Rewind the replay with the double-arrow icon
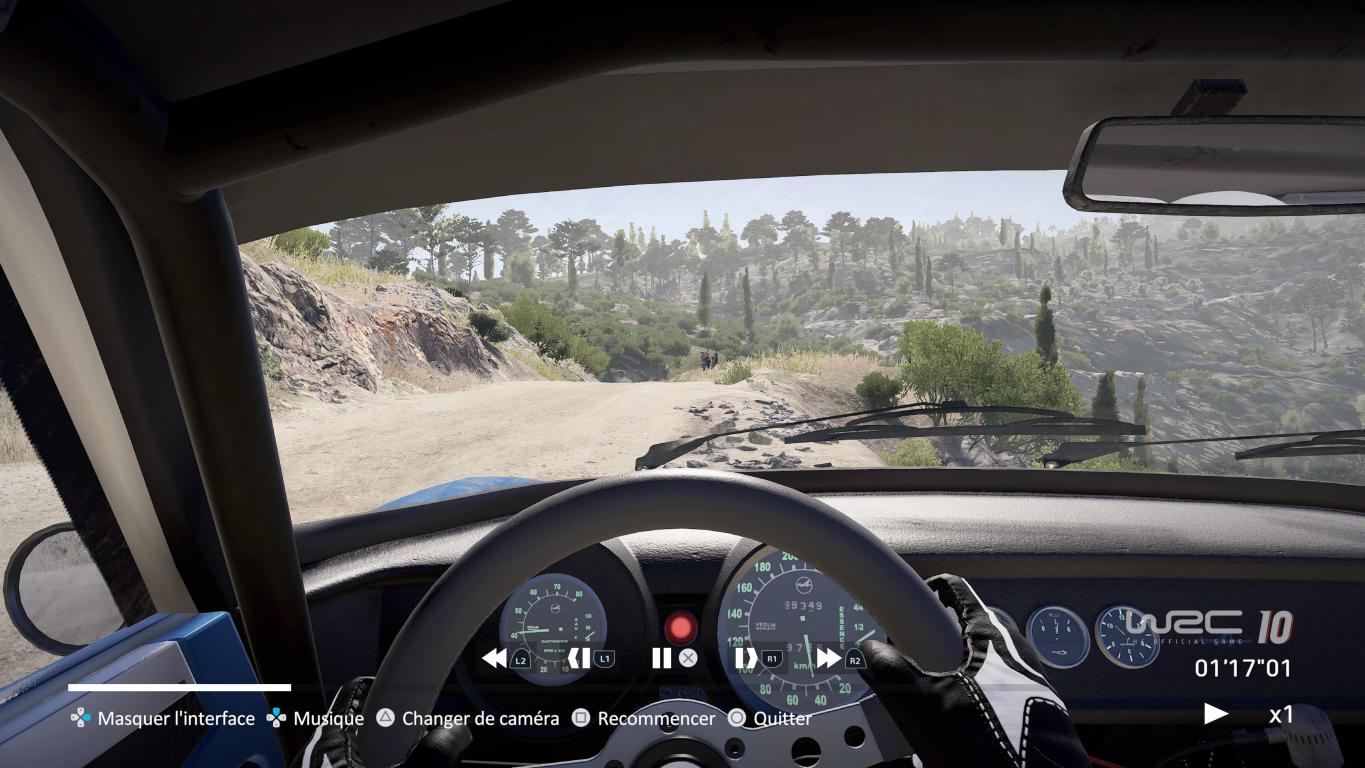This screenshot has height=768, width=1365. (x=494, y=658)
